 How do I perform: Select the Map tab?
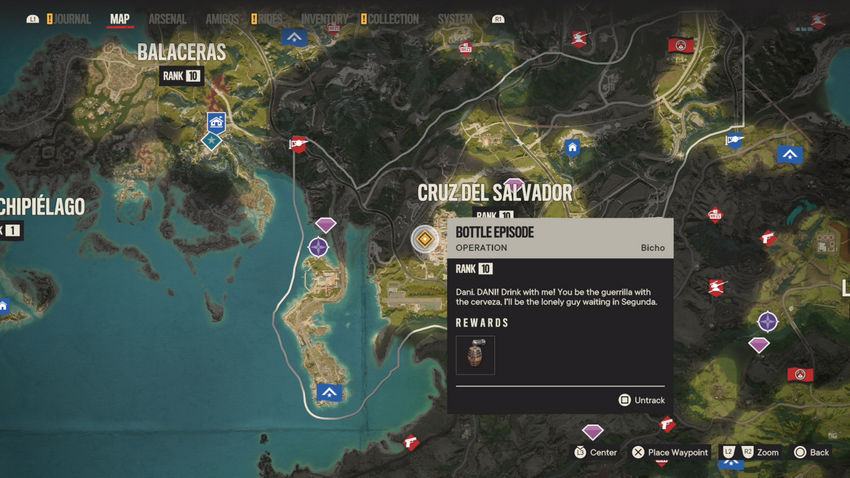pos(120,18)
